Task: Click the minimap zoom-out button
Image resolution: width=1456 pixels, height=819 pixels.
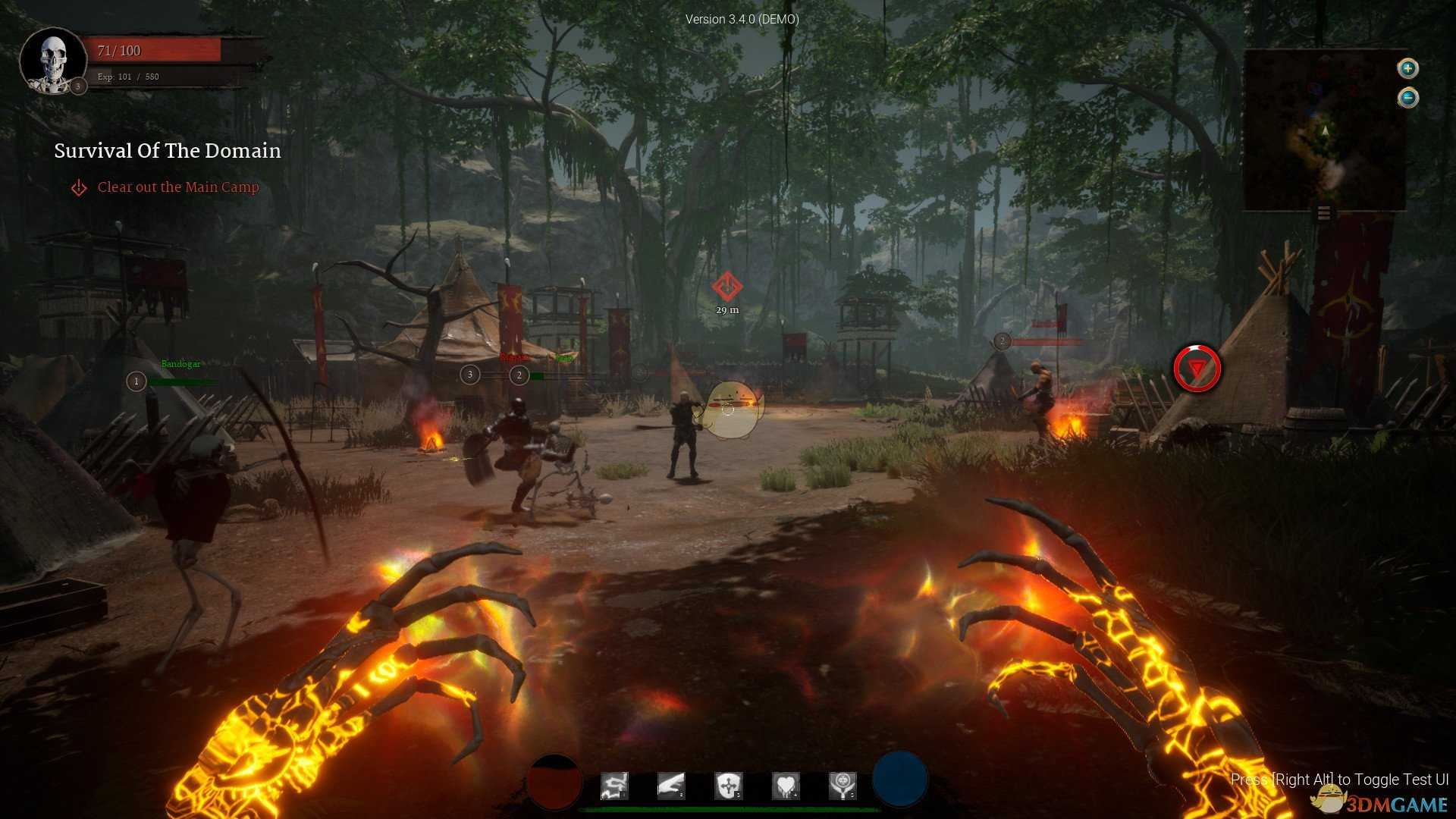Action: (1407, 96)
